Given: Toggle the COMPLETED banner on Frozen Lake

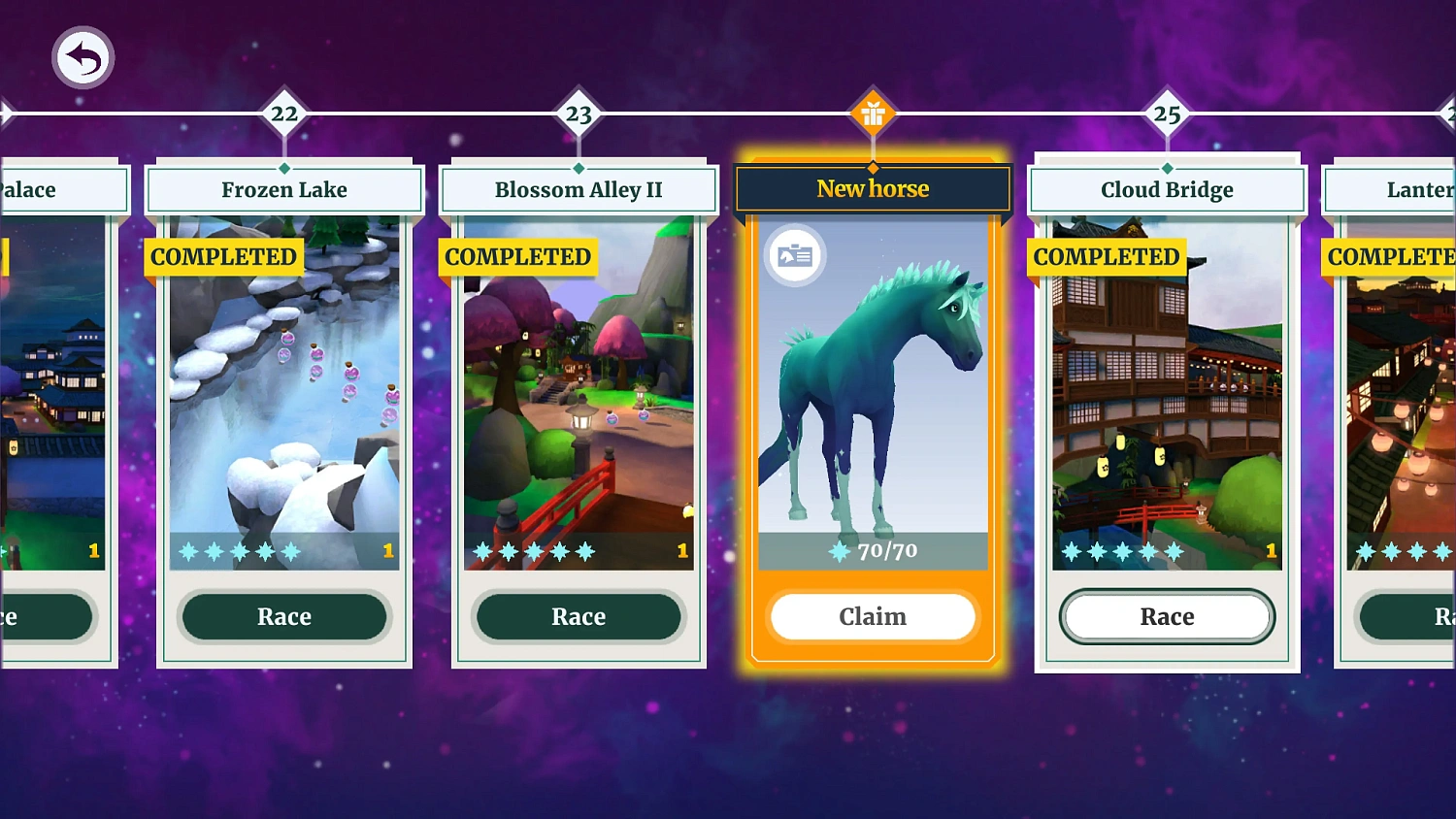Looking at the screenshot, I should click(224, 257).
